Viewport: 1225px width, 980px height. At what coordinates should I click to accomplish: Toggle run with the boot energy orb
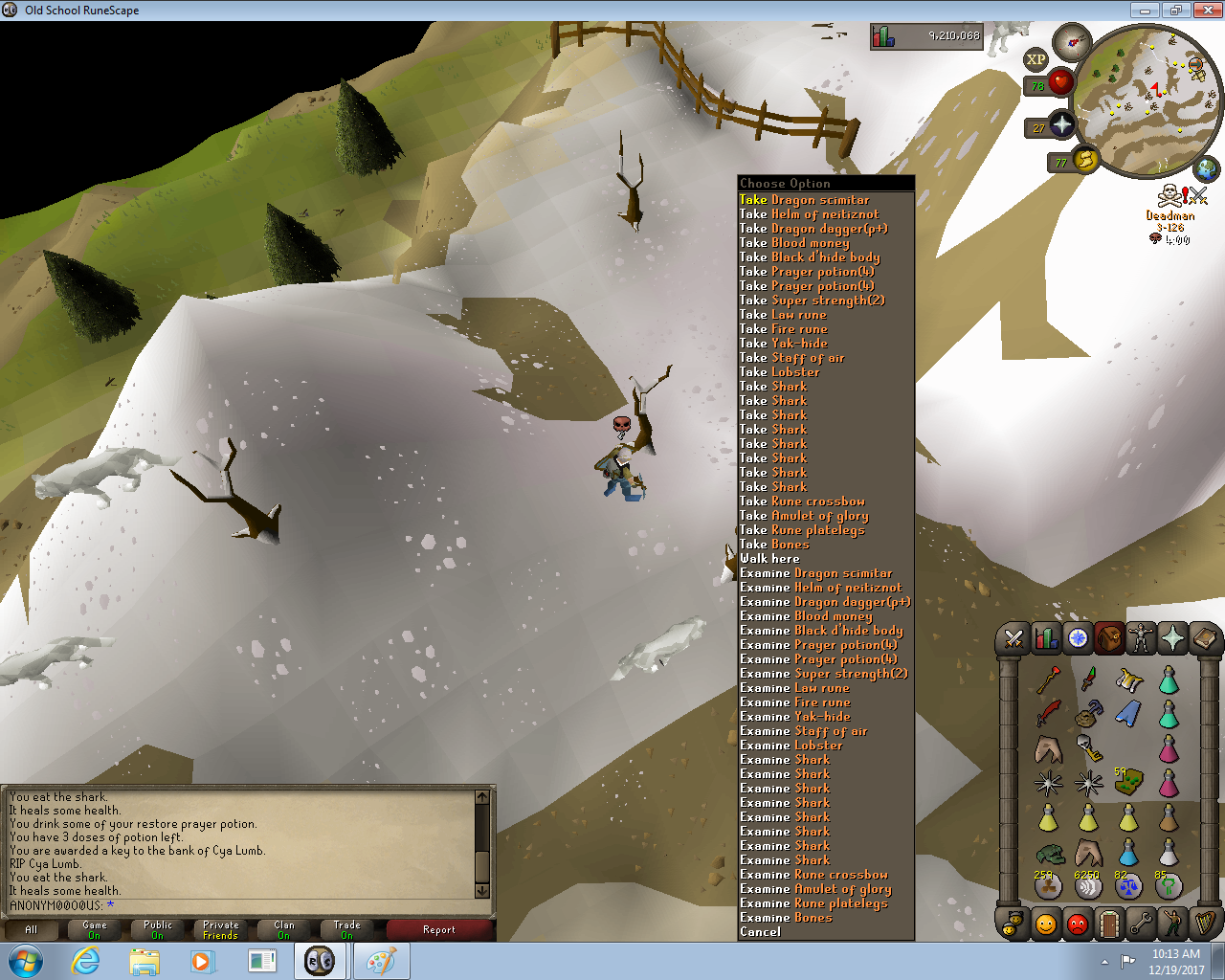(x=1084, y=160)
